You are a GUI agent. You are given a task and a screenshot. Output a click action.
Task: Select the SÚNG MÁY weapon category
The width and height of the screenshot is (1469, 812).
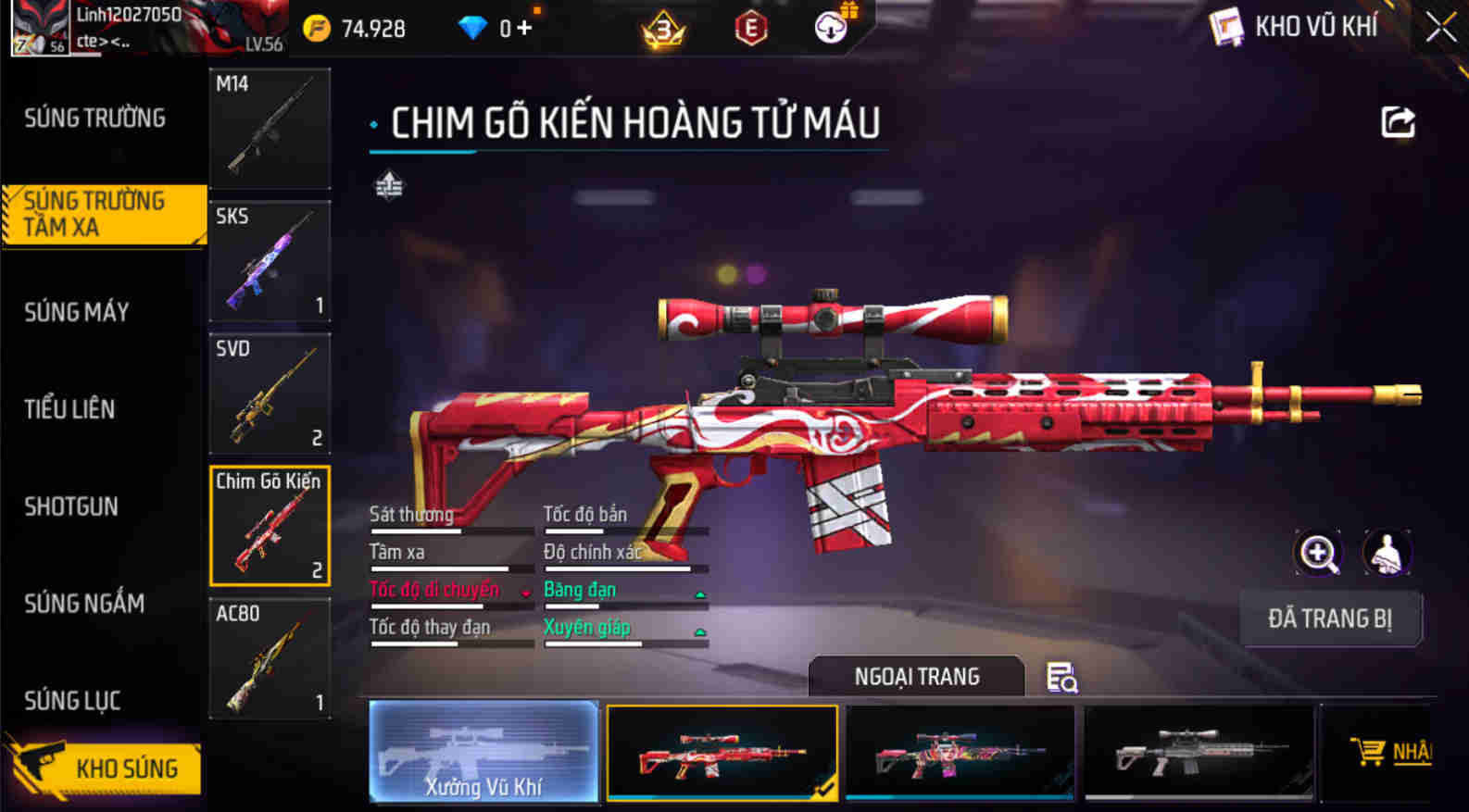point(78,312)
